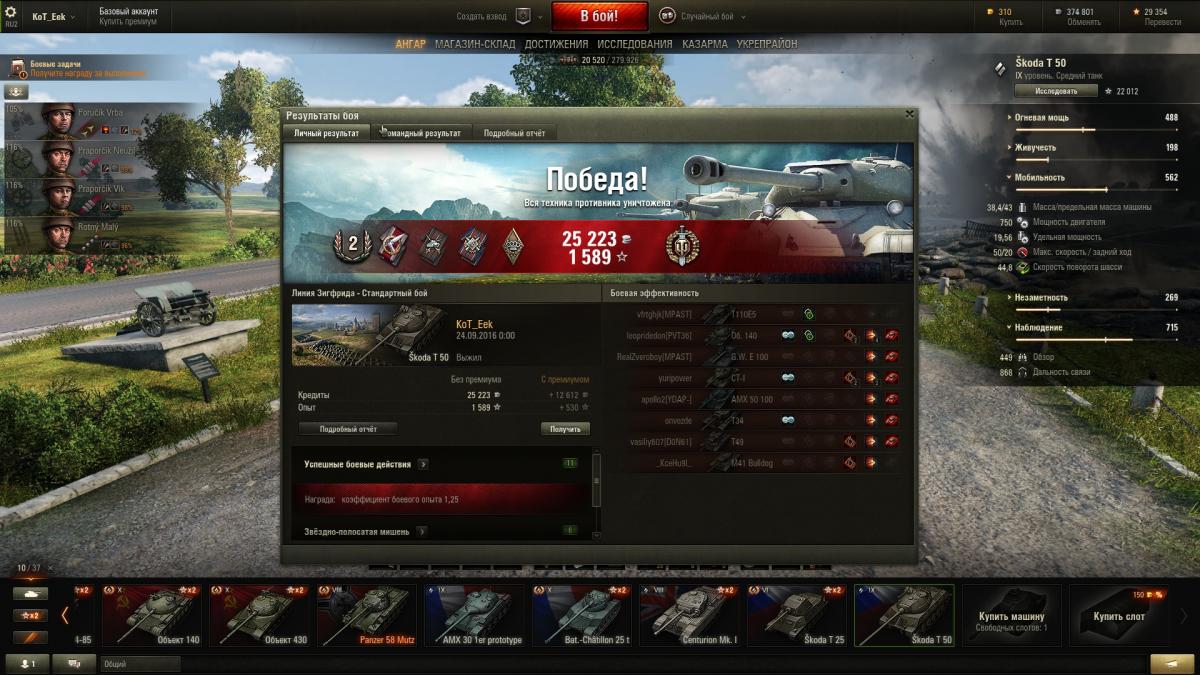The image size is (1200, 675).
Task: Select the Объект 140 tank in carousel
Action: tap(152, 614)
